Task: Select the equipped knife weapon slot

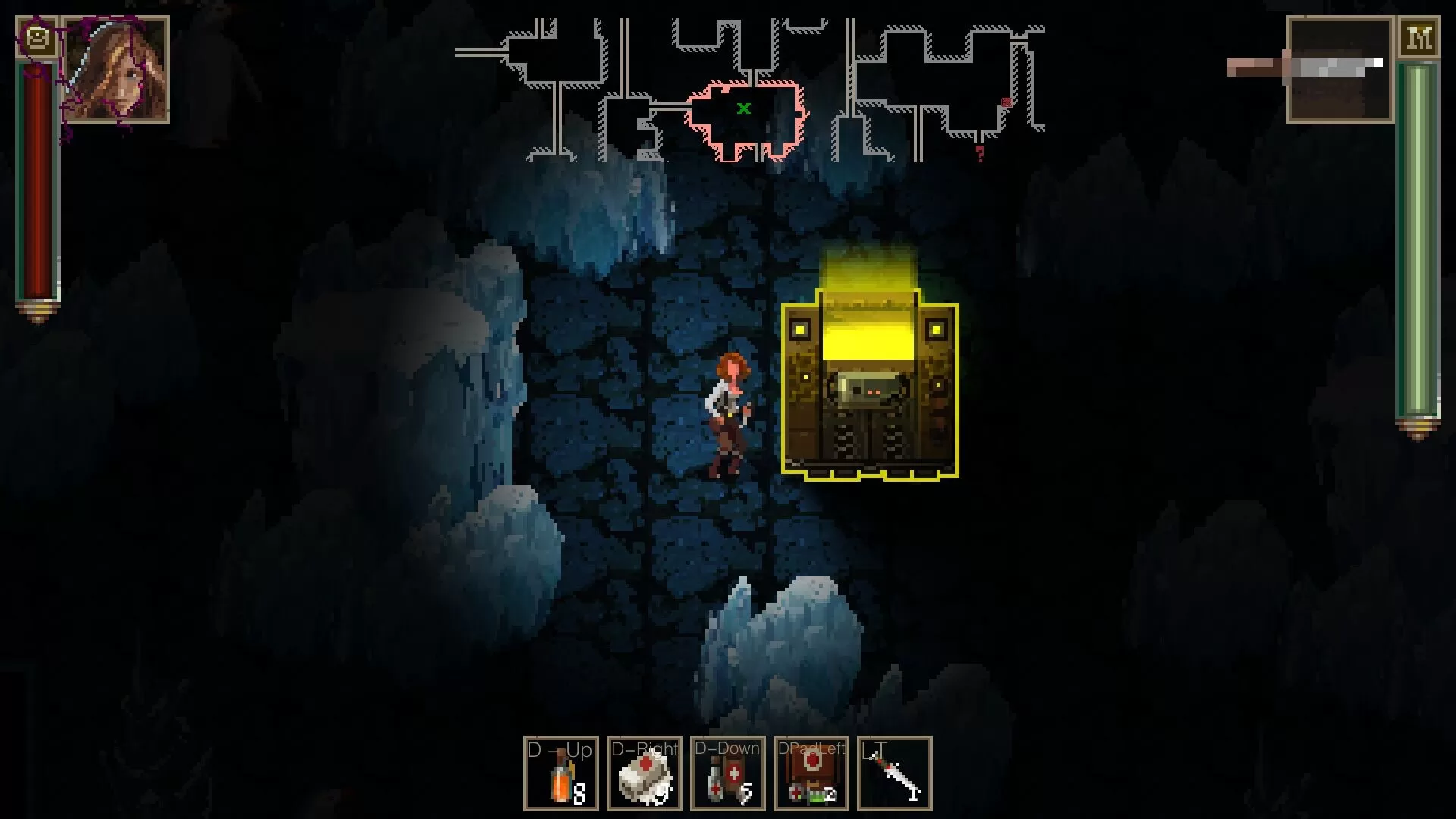Action: coord(1339,70)
